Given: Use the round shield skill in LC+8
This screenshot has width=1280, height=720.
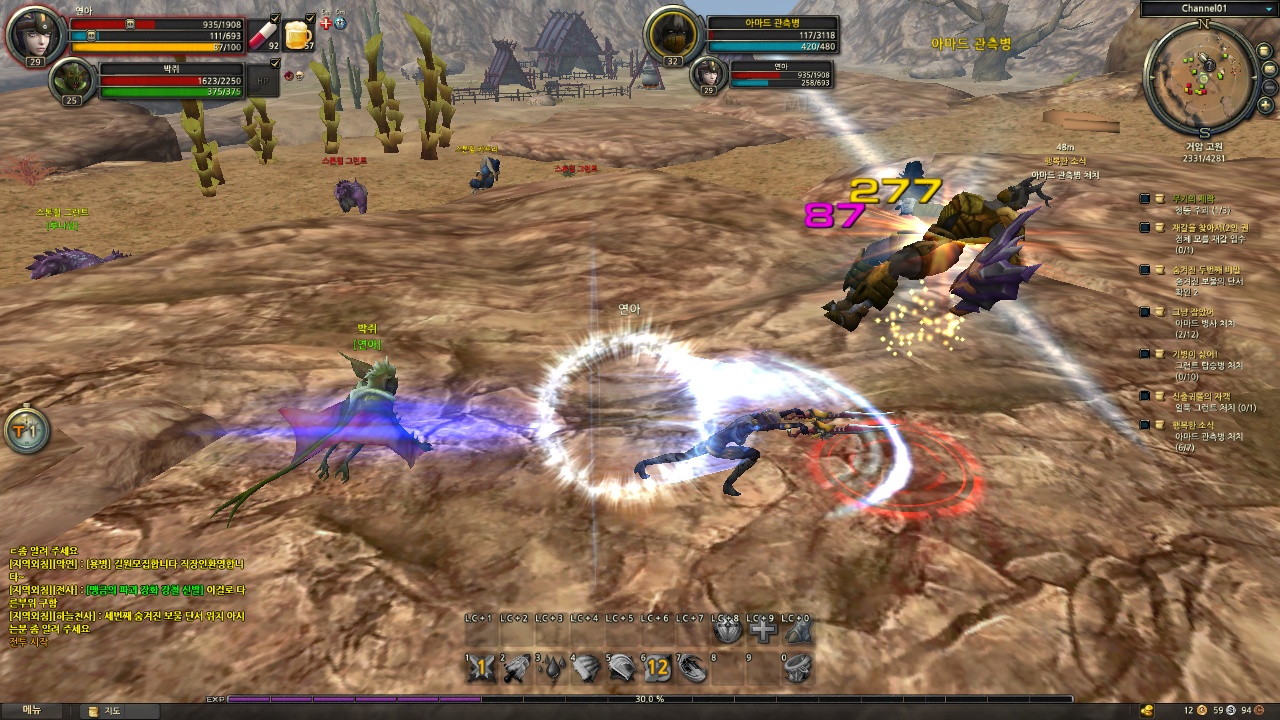Looking at the screenshot, I should pos(728,631).
